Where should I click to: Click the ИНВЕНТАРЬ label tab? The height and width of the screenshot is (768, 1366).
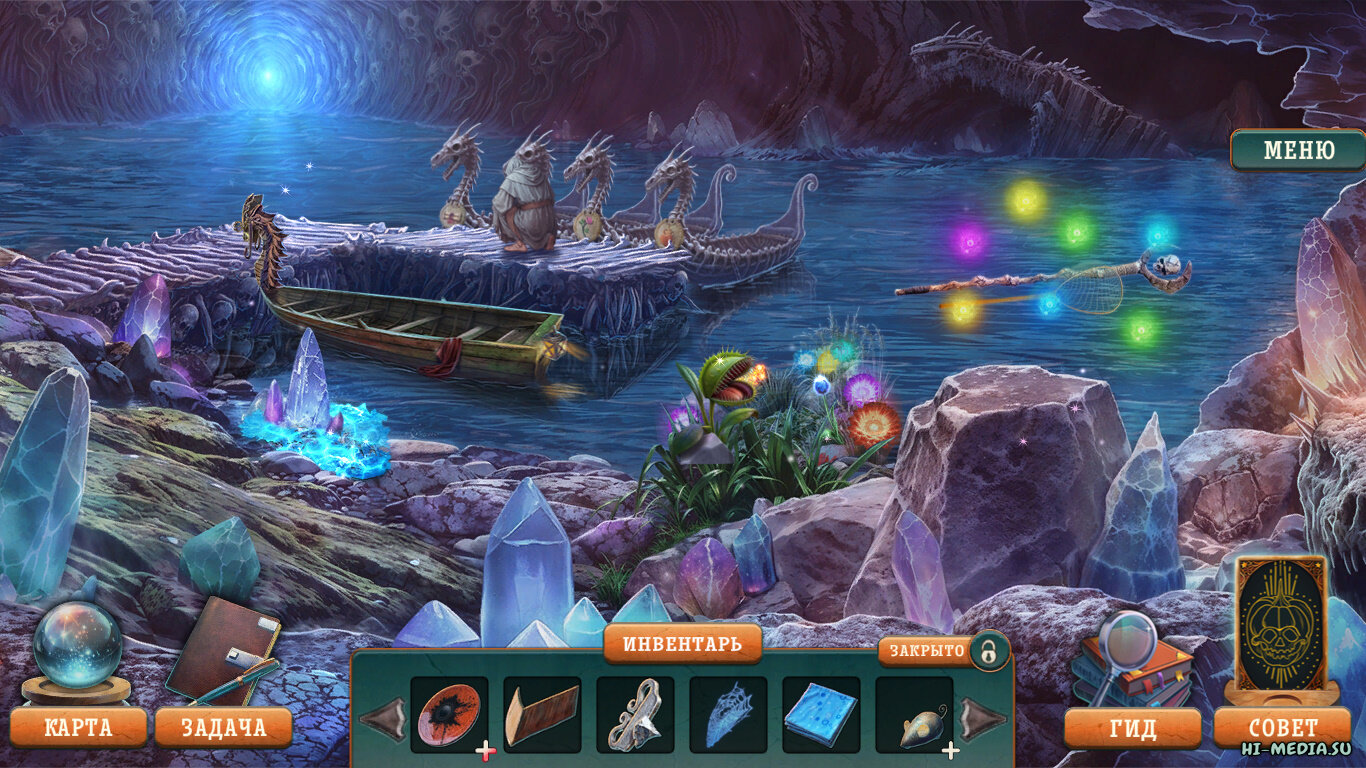tap(682, 644)
